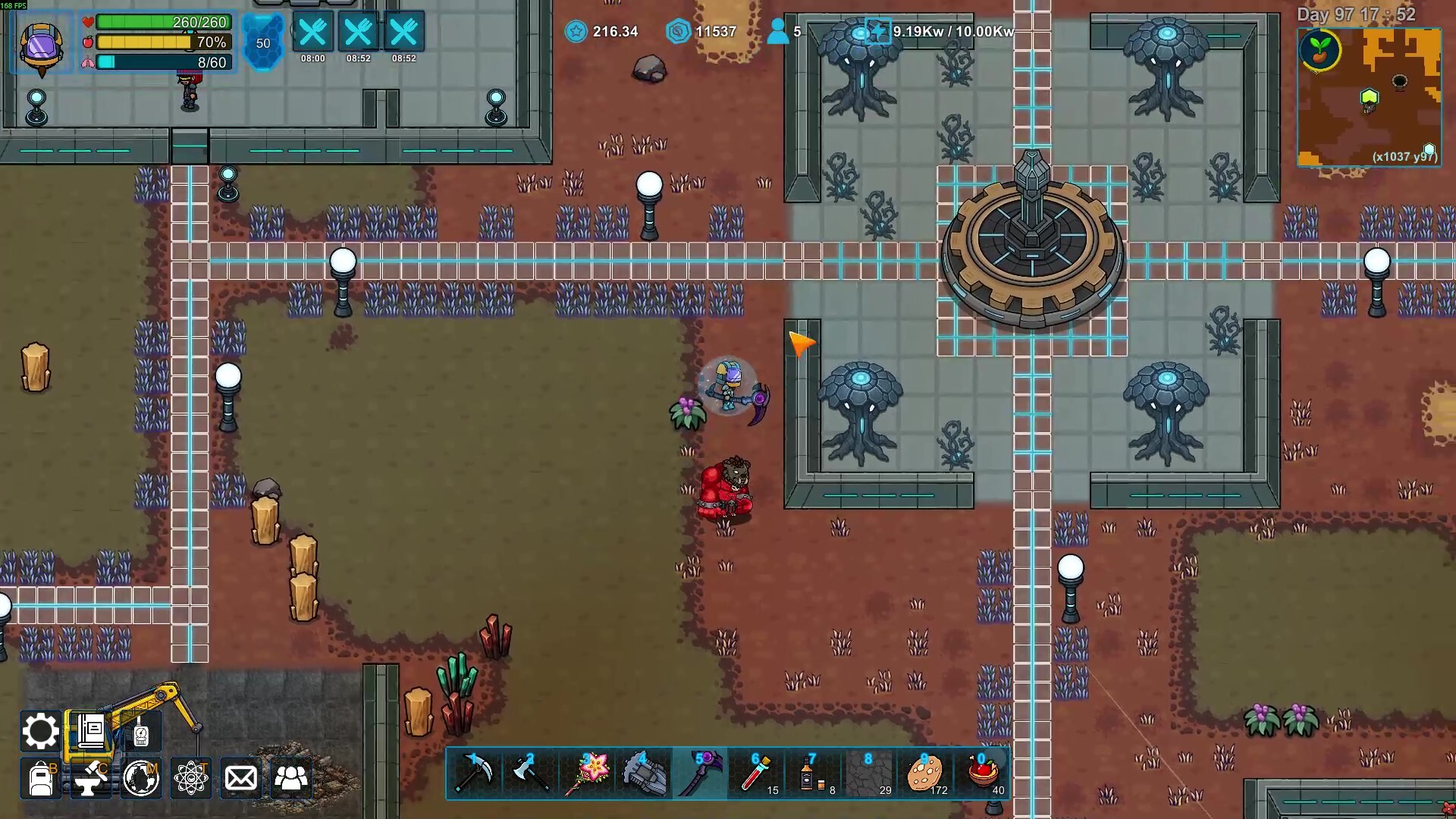
Task: Equip the axe in hotbar slot 2
Action: (531, 773)
